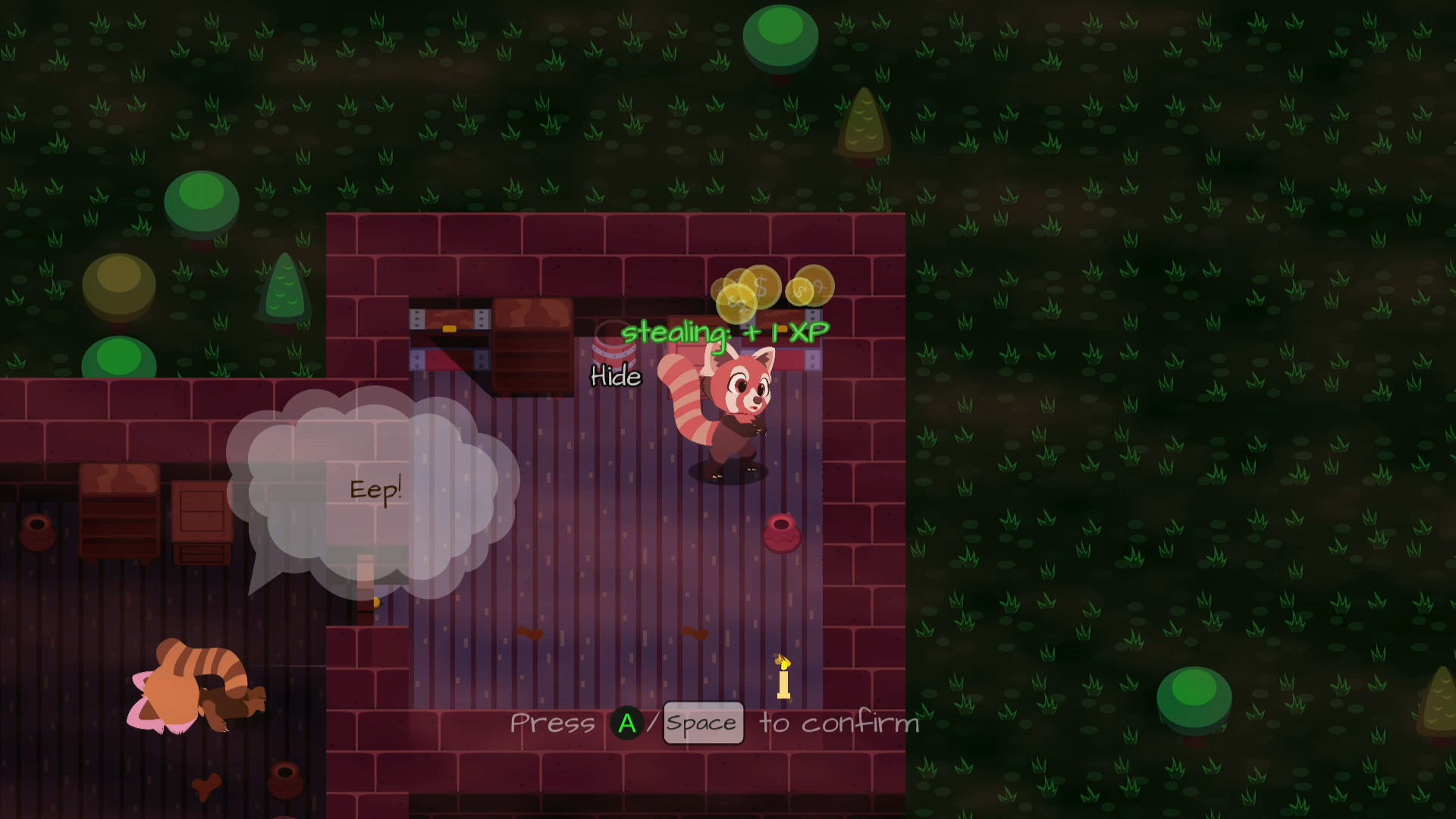Open the Eep! speech bubble
1456x819 pixels.
(375, 489)
